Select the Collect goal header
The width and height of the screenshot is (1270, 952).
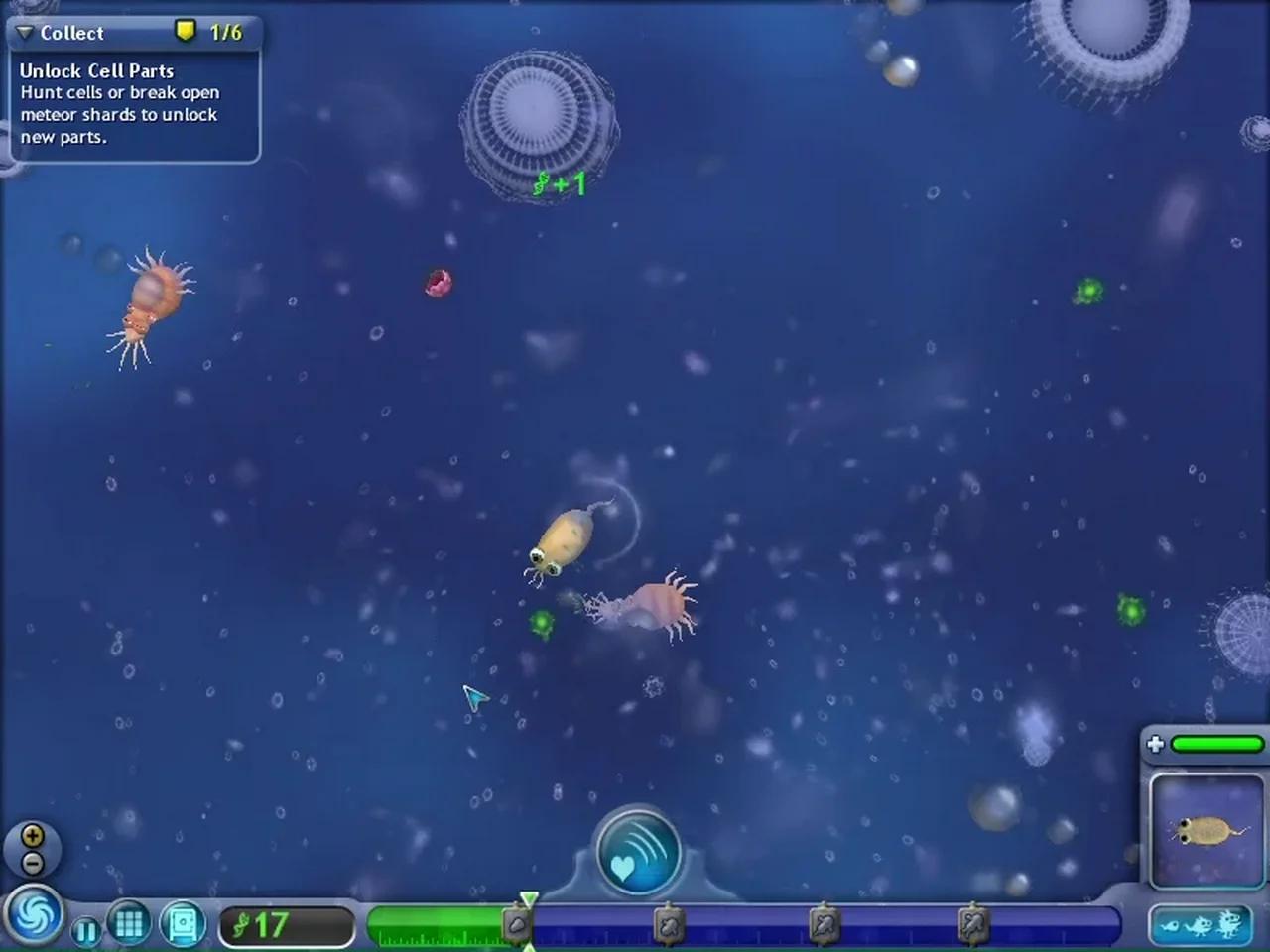tap(71, 32)
